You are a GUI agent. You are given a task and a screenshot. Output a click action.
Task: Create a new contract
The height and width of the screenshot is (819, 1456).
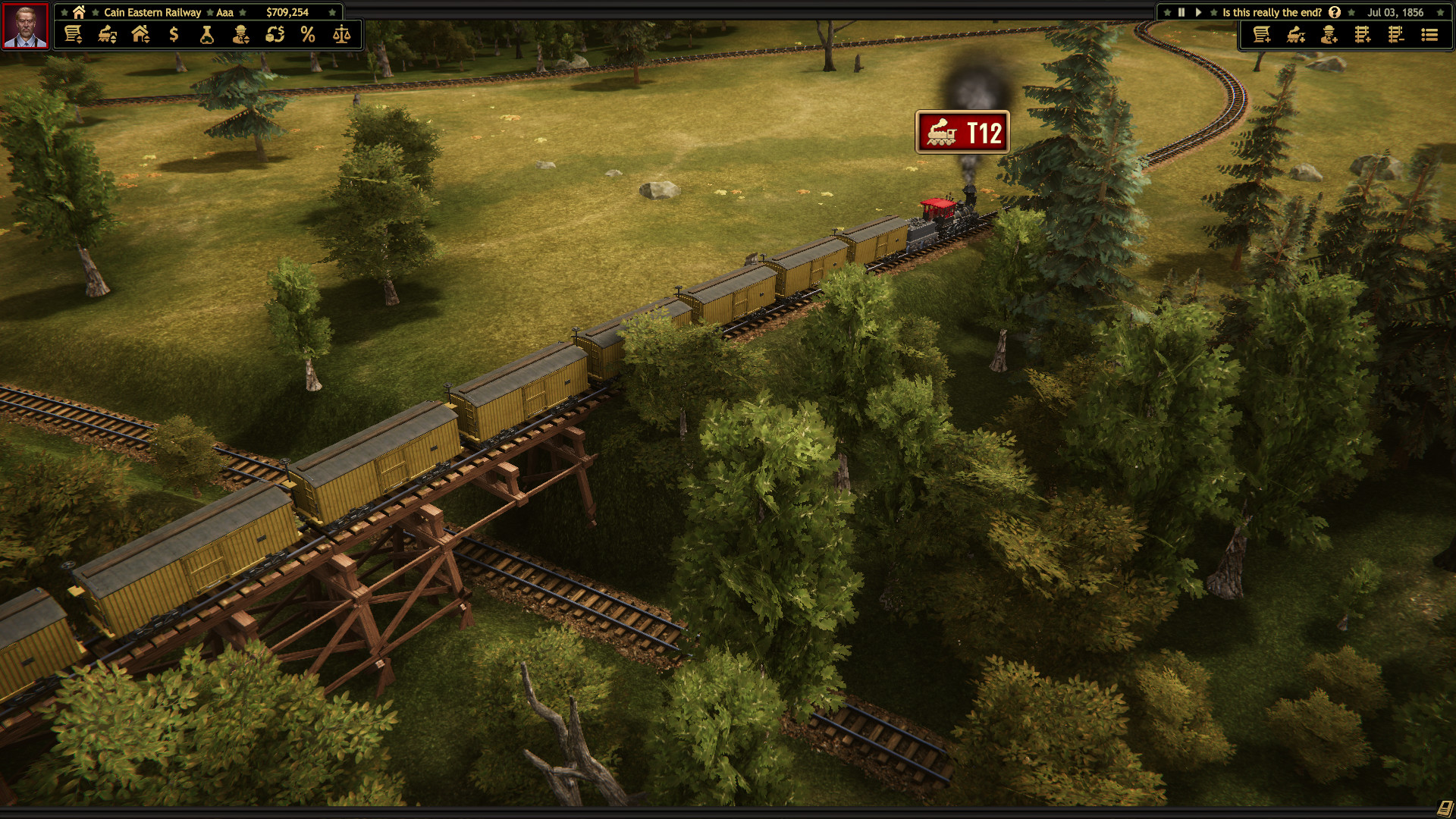click(1262, 34)
